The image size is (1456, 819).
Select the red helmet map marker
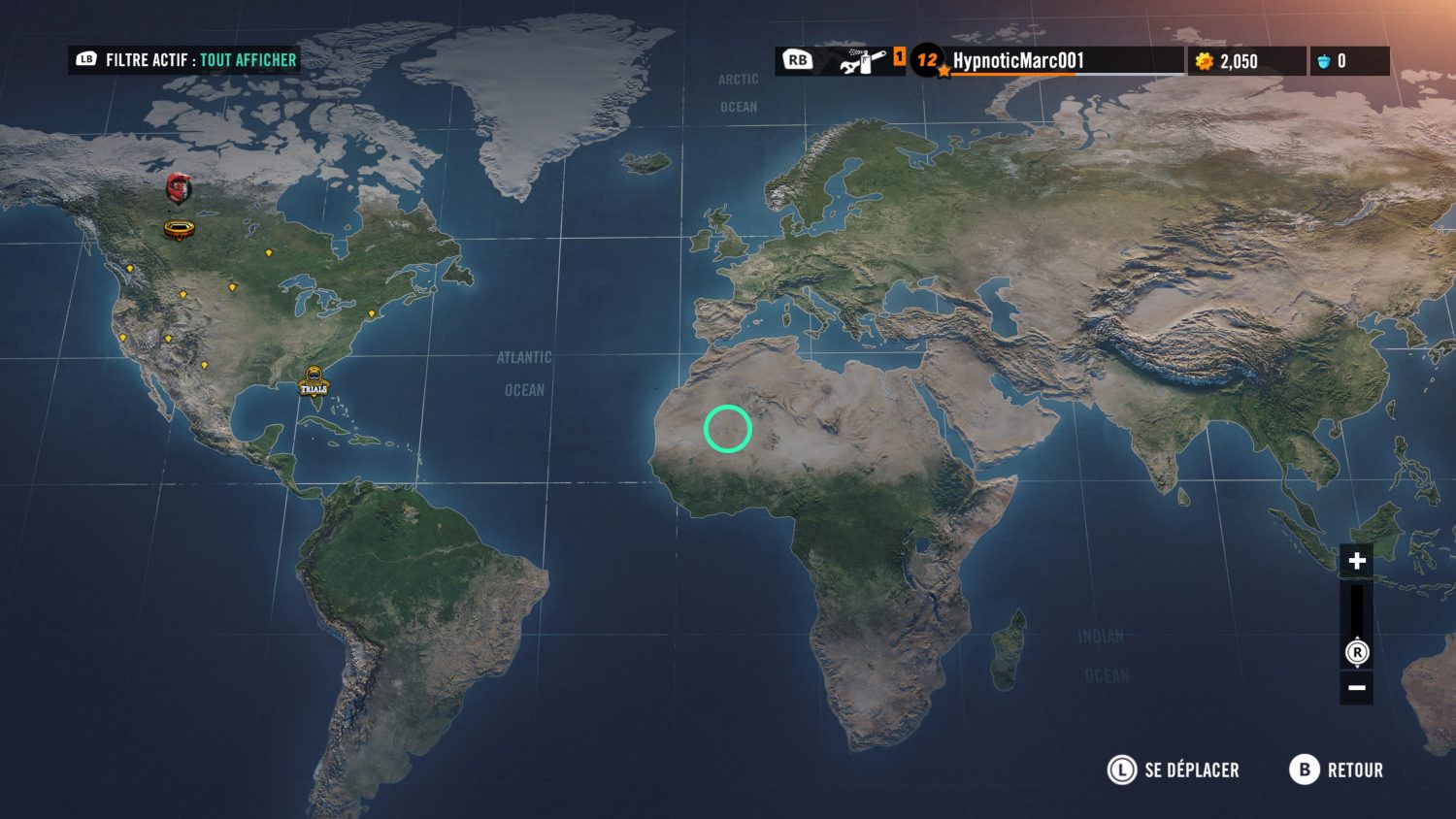pyautogui.click(x=178, y=187)
